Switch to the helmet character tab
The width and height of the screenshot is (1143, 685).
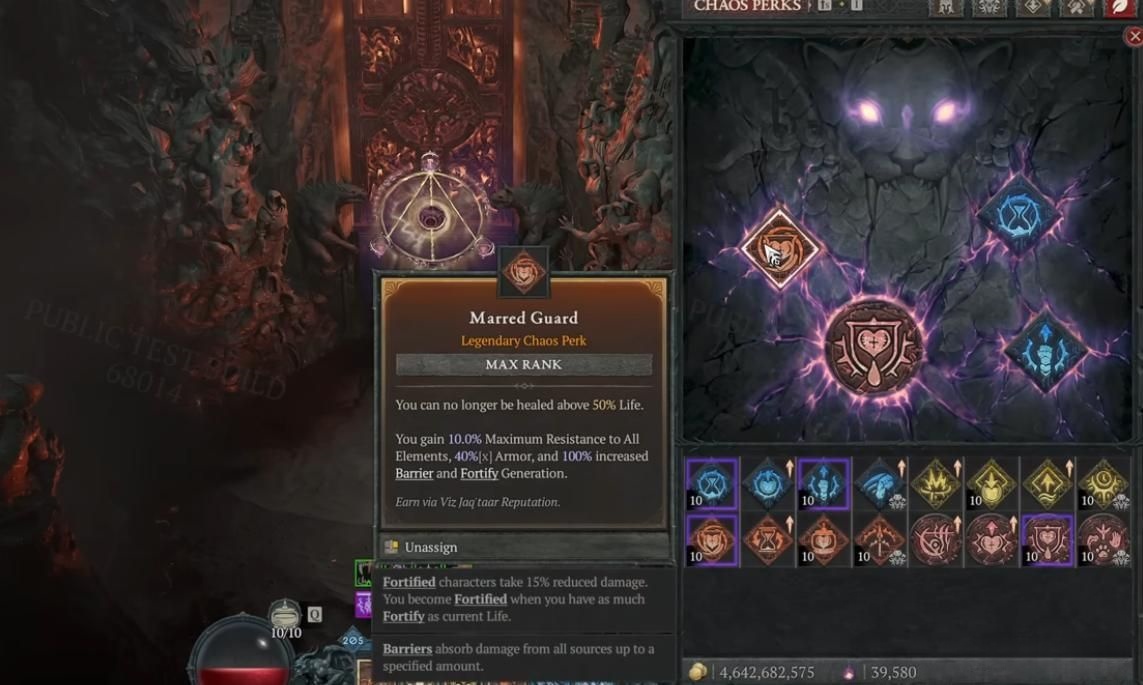945,8
